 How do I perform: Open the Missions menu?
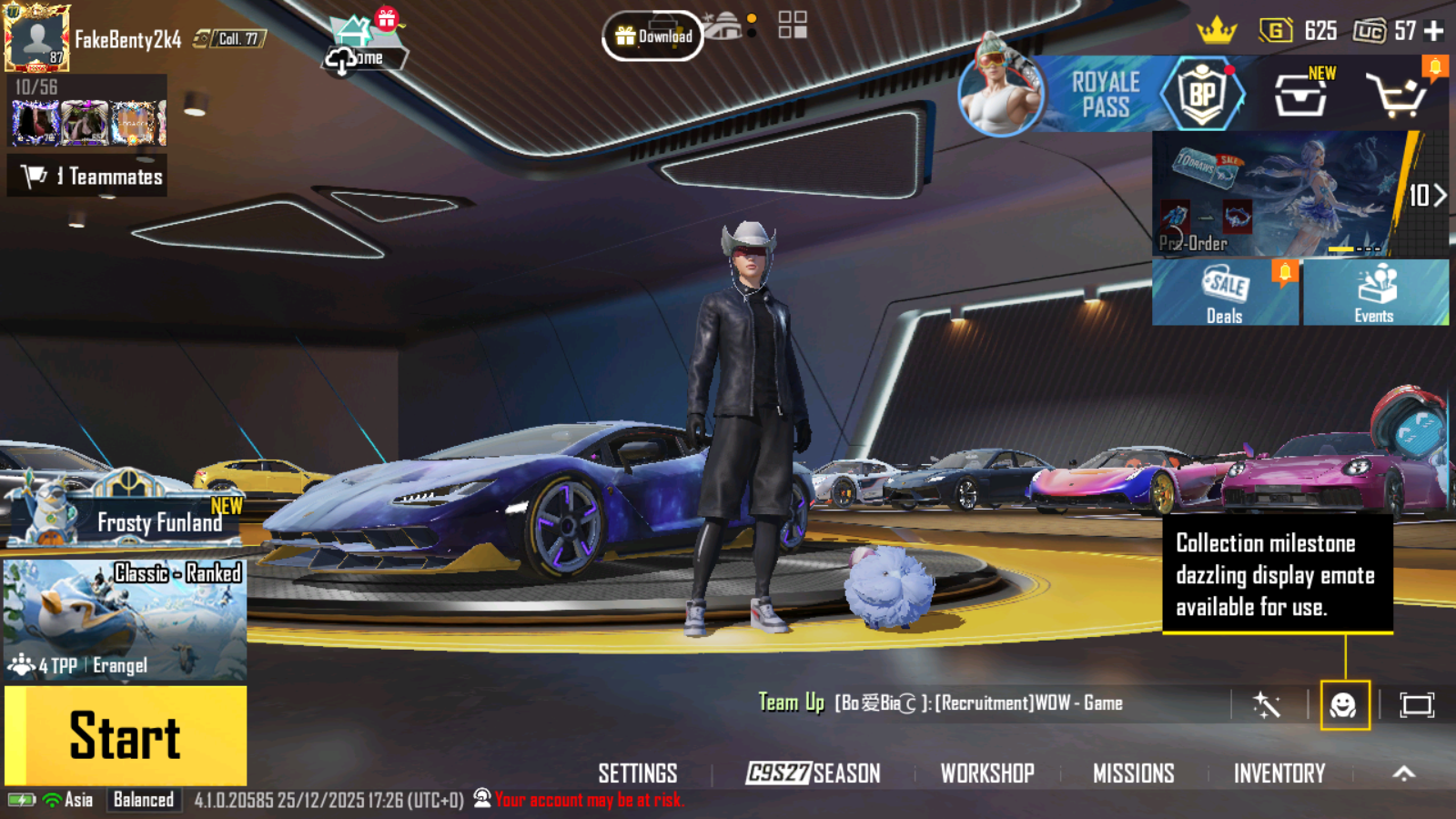1133,773
